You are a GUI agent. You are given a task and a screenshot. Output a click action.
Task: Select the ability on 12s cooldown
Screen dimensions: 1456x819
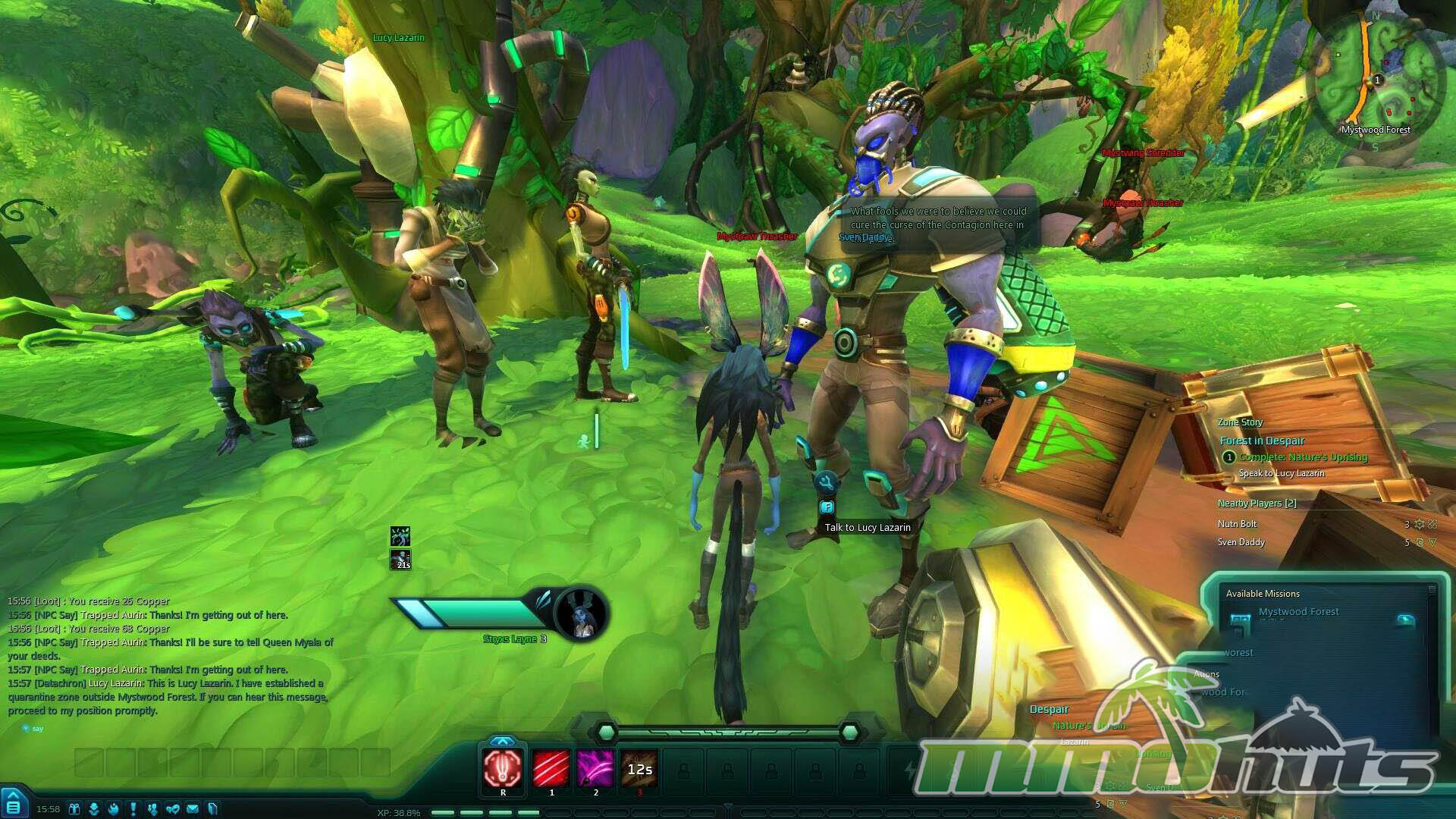639,769
